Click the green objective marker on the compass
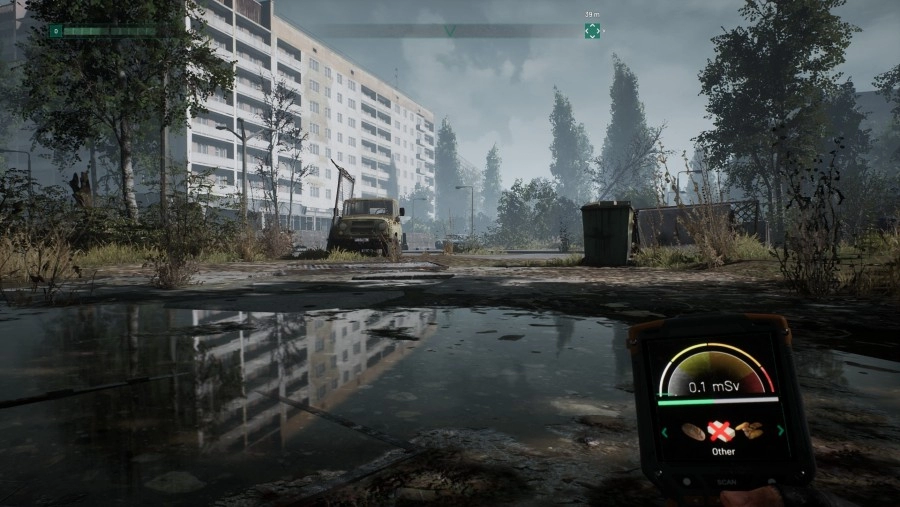900x507 pixels. 592,31
